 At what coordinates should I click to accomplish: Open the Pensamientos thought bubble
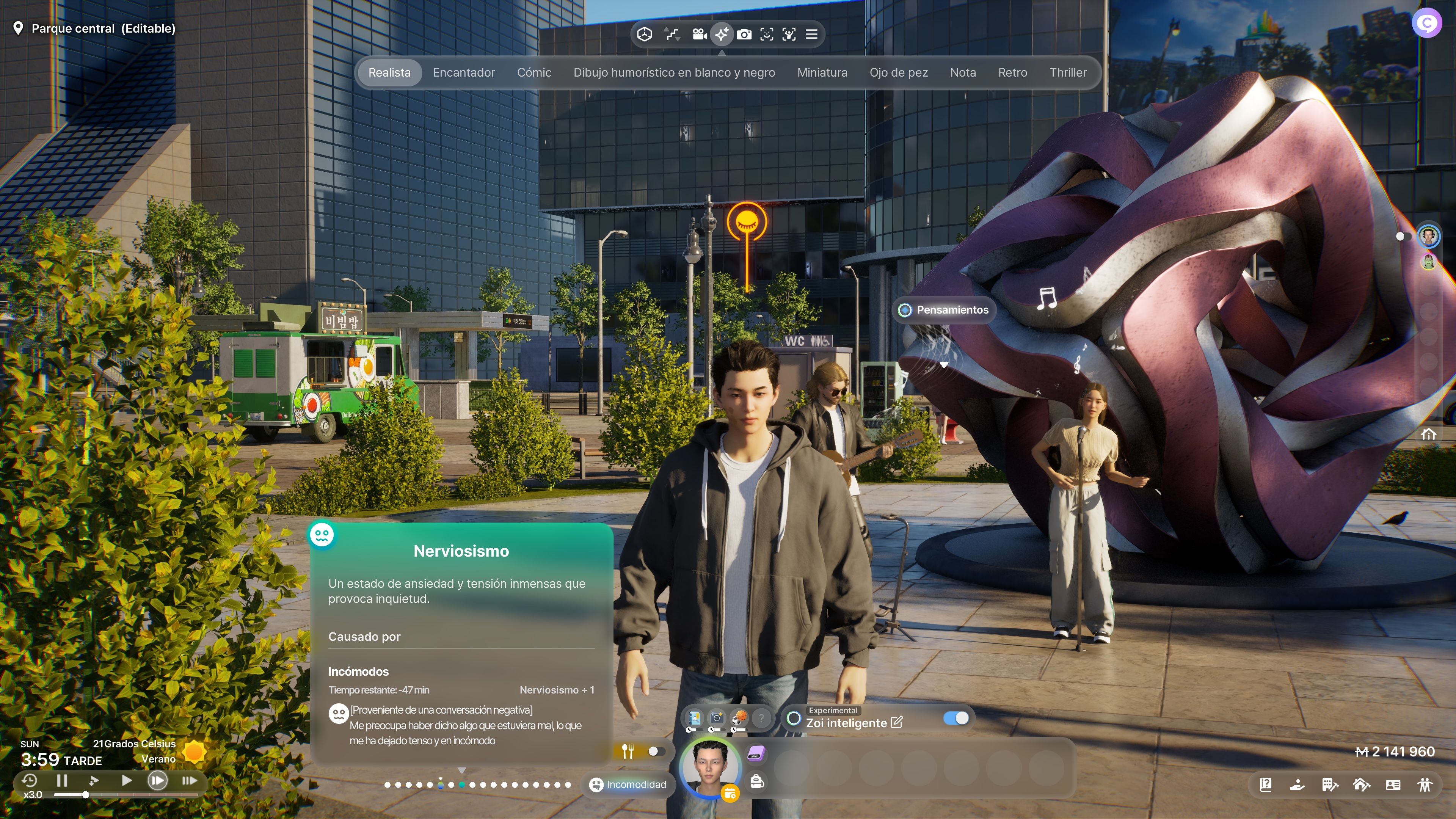945,310
